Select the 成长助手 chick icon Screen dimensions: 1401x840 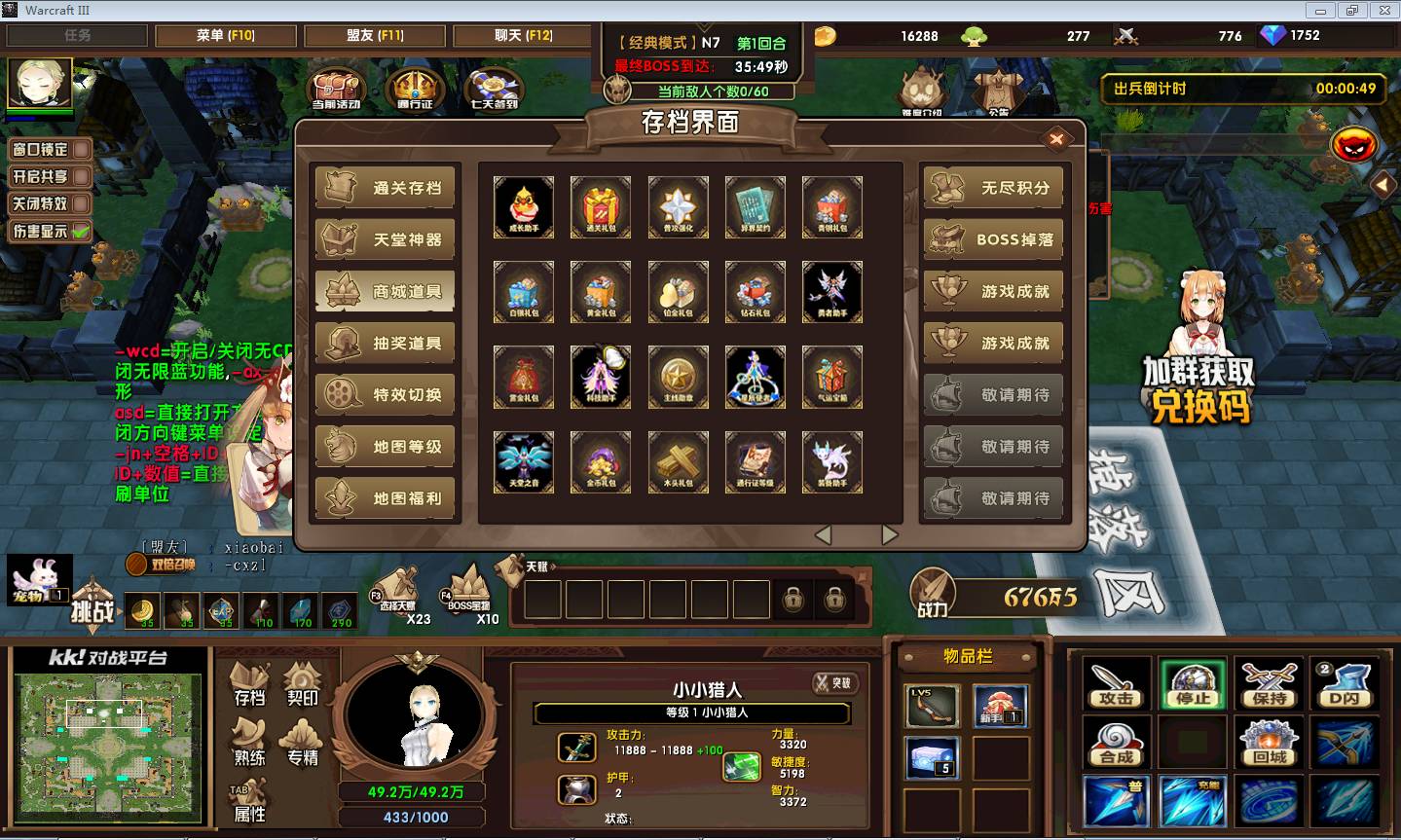pyautogui.click(x=524, y=206)
